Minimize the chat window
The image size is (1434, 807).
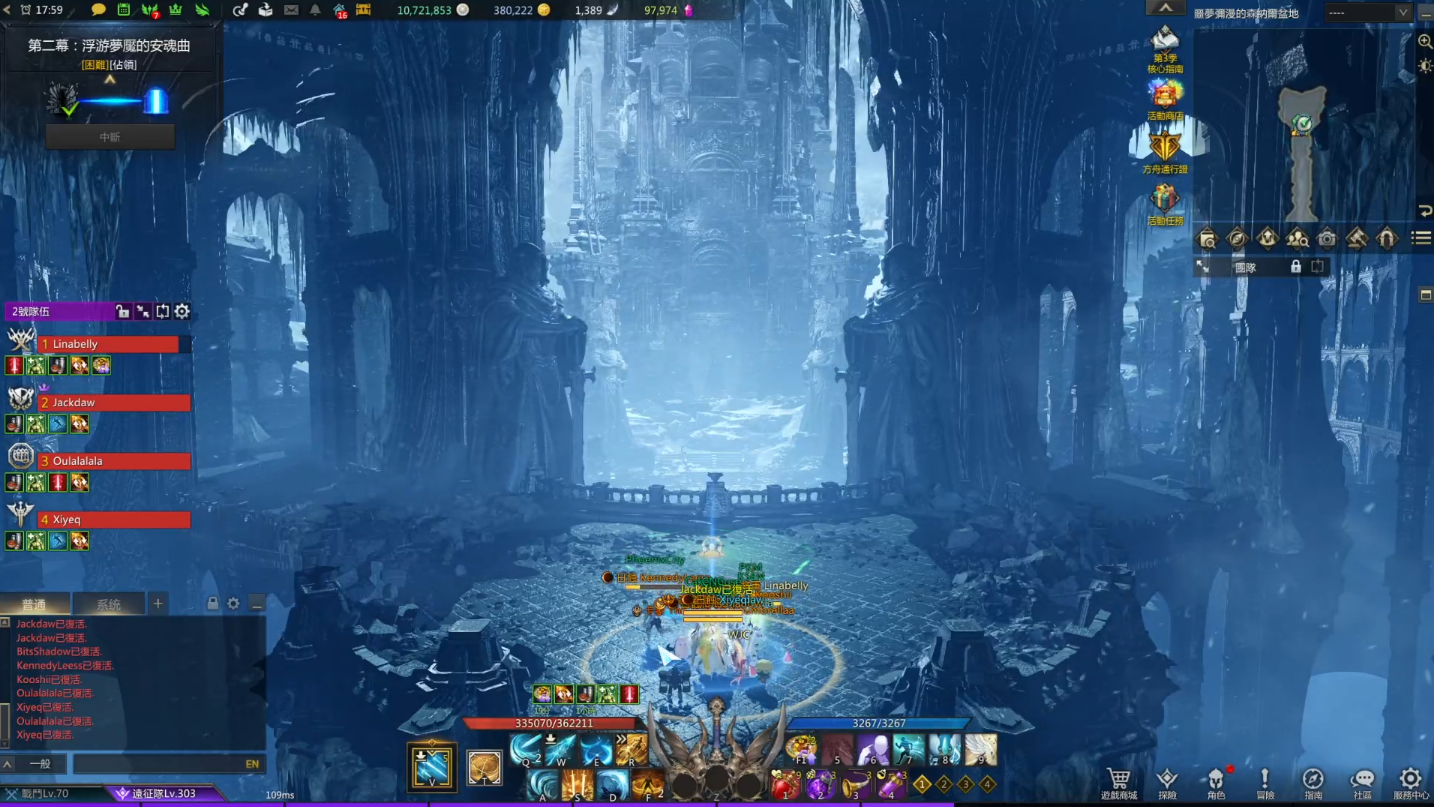(257, 604)
